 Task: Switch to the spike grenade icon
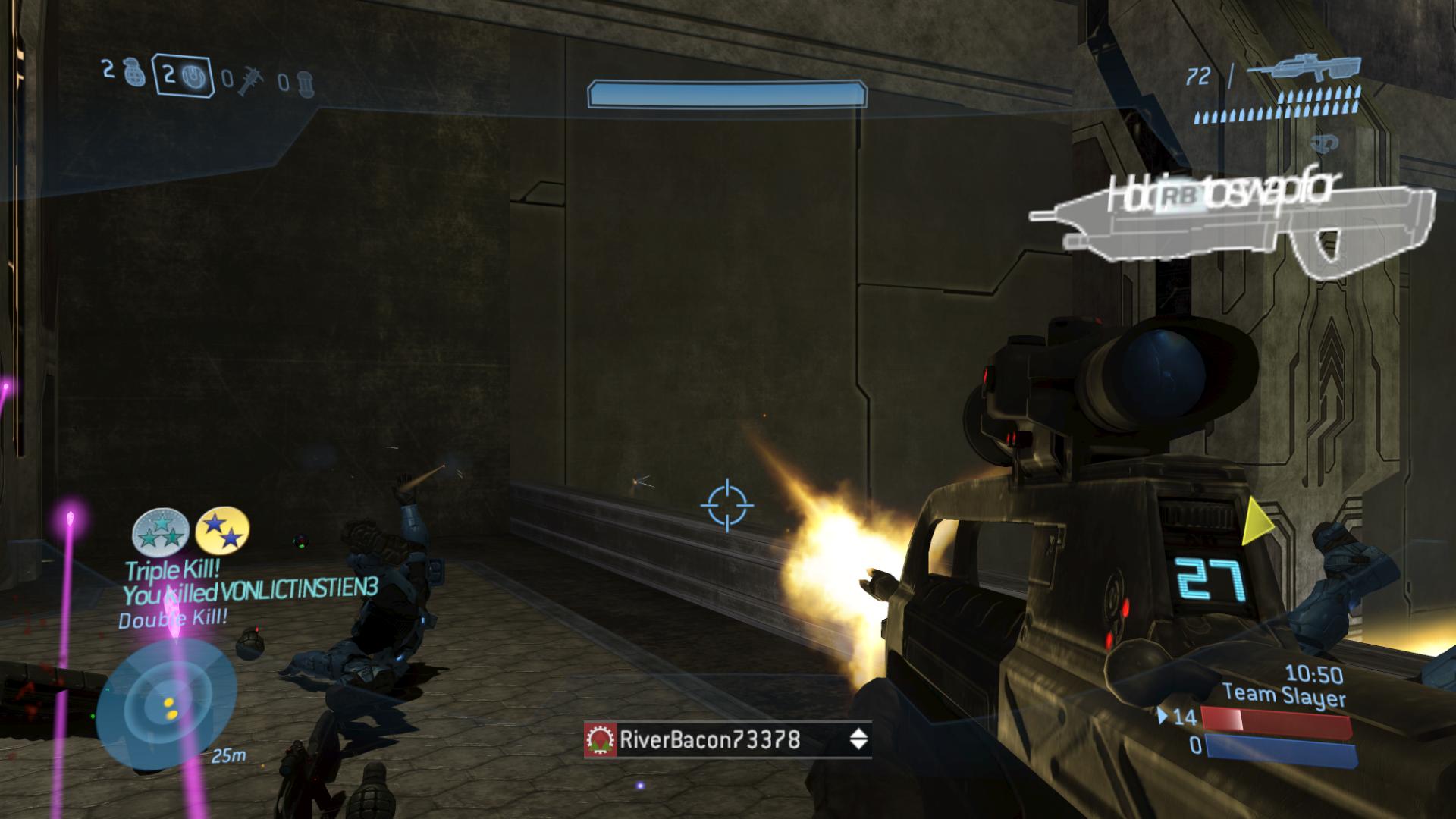pyautogui.click(x=248, y=80)
